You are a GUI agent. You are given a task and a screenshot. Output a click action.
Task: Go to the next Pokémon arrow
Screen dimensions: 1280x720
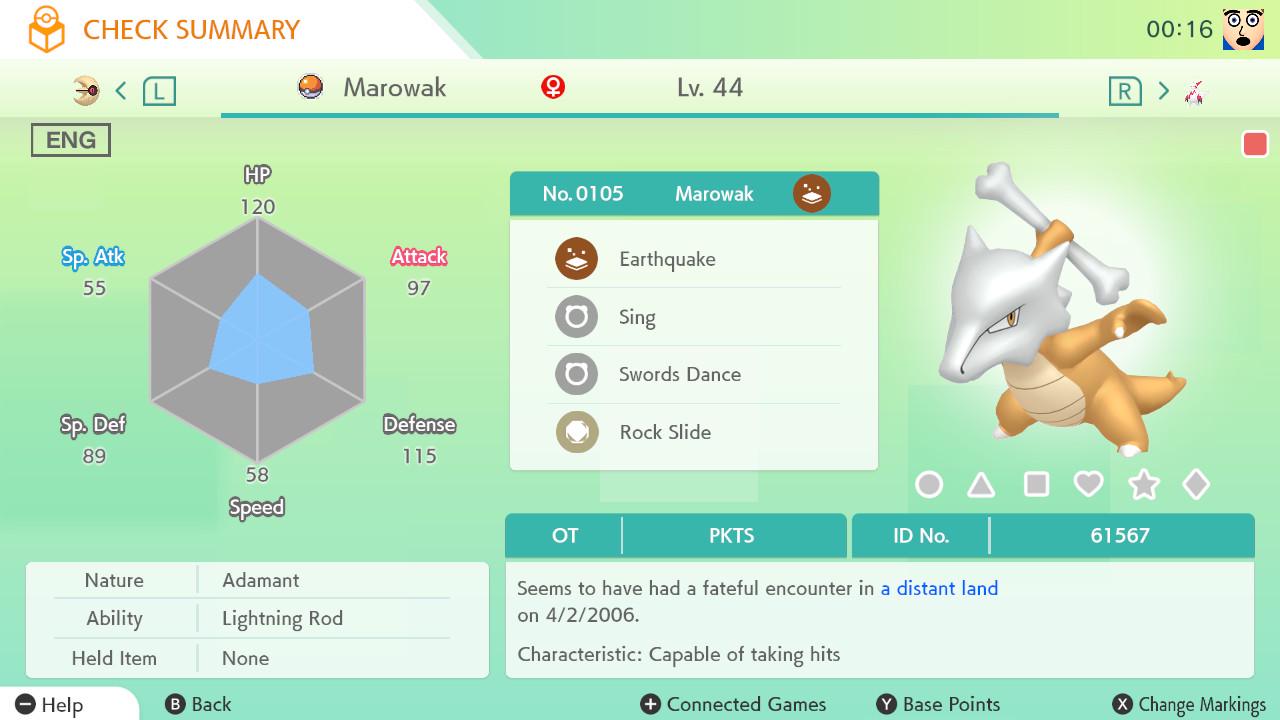click(x=1163, y=91)
